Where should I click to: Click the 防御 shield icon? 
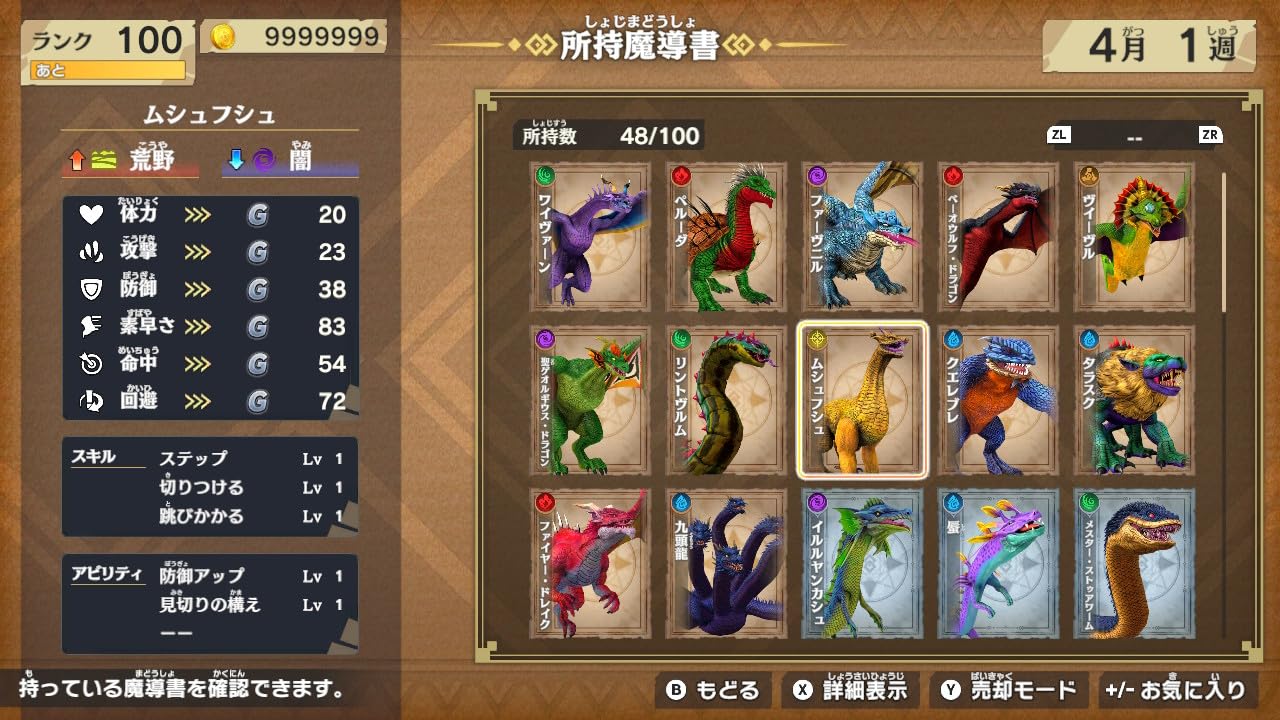click(x=90, y=289)
